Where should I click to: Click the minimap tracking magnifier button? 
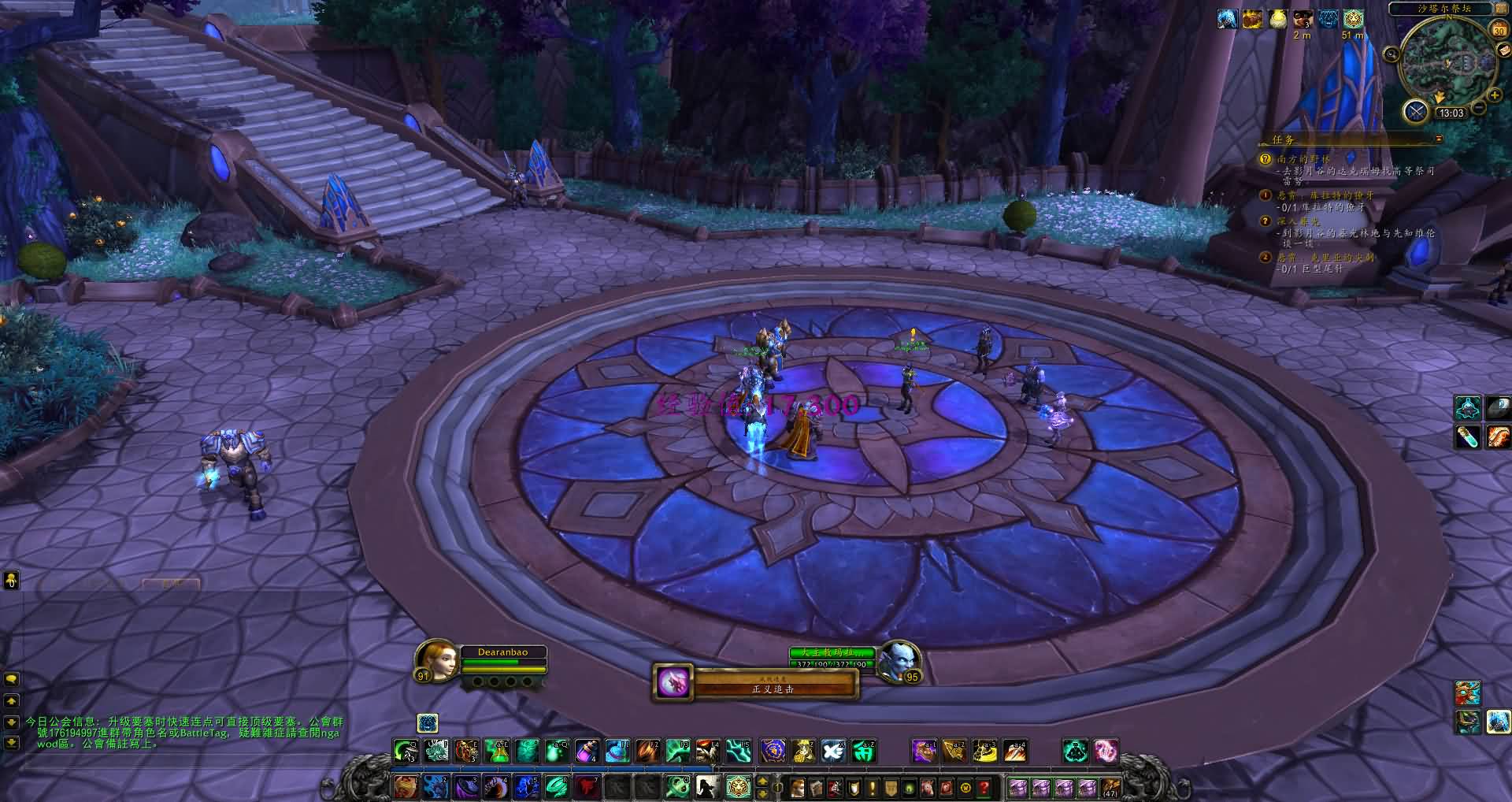click(1392, 54)
